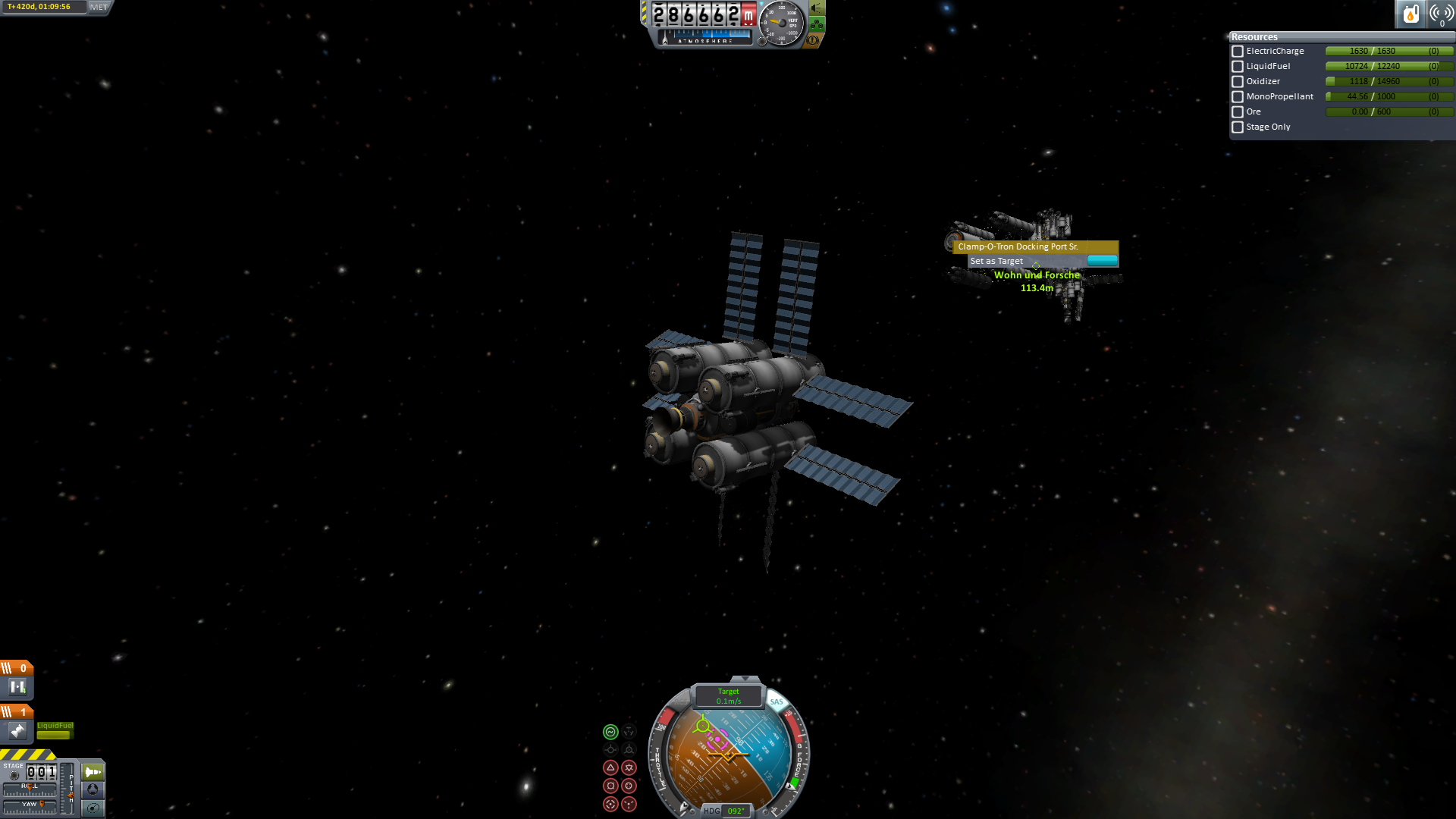
Task: Toggle the brakes action button
Action: (x=812, y=39)
